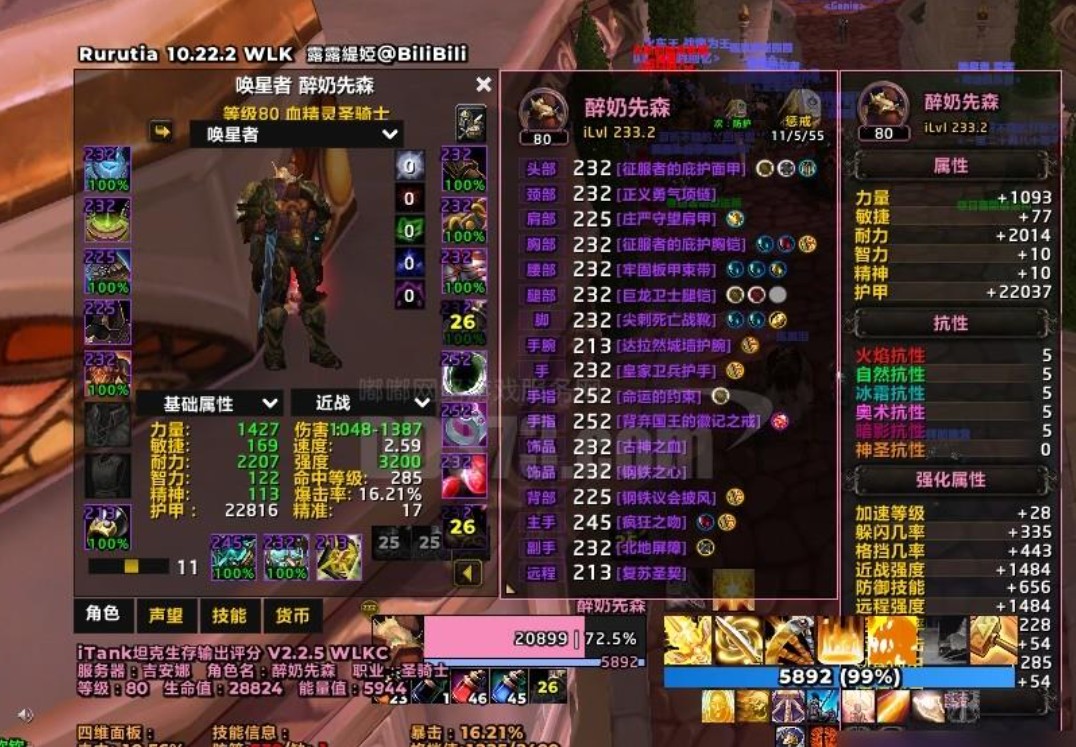Close the character panel with the X

pyautogui.click(x=484, y=85)
